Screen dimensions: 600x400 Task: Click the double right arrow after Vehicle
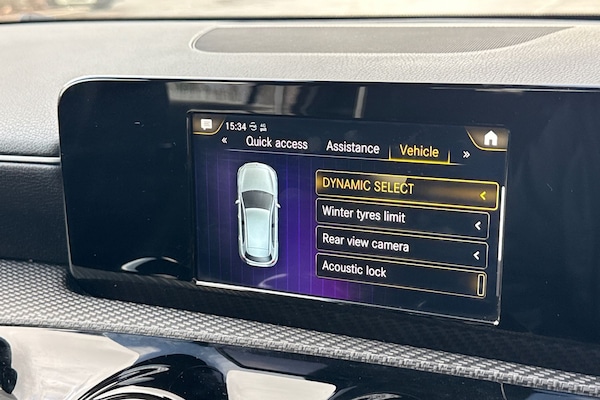[466, 154]
